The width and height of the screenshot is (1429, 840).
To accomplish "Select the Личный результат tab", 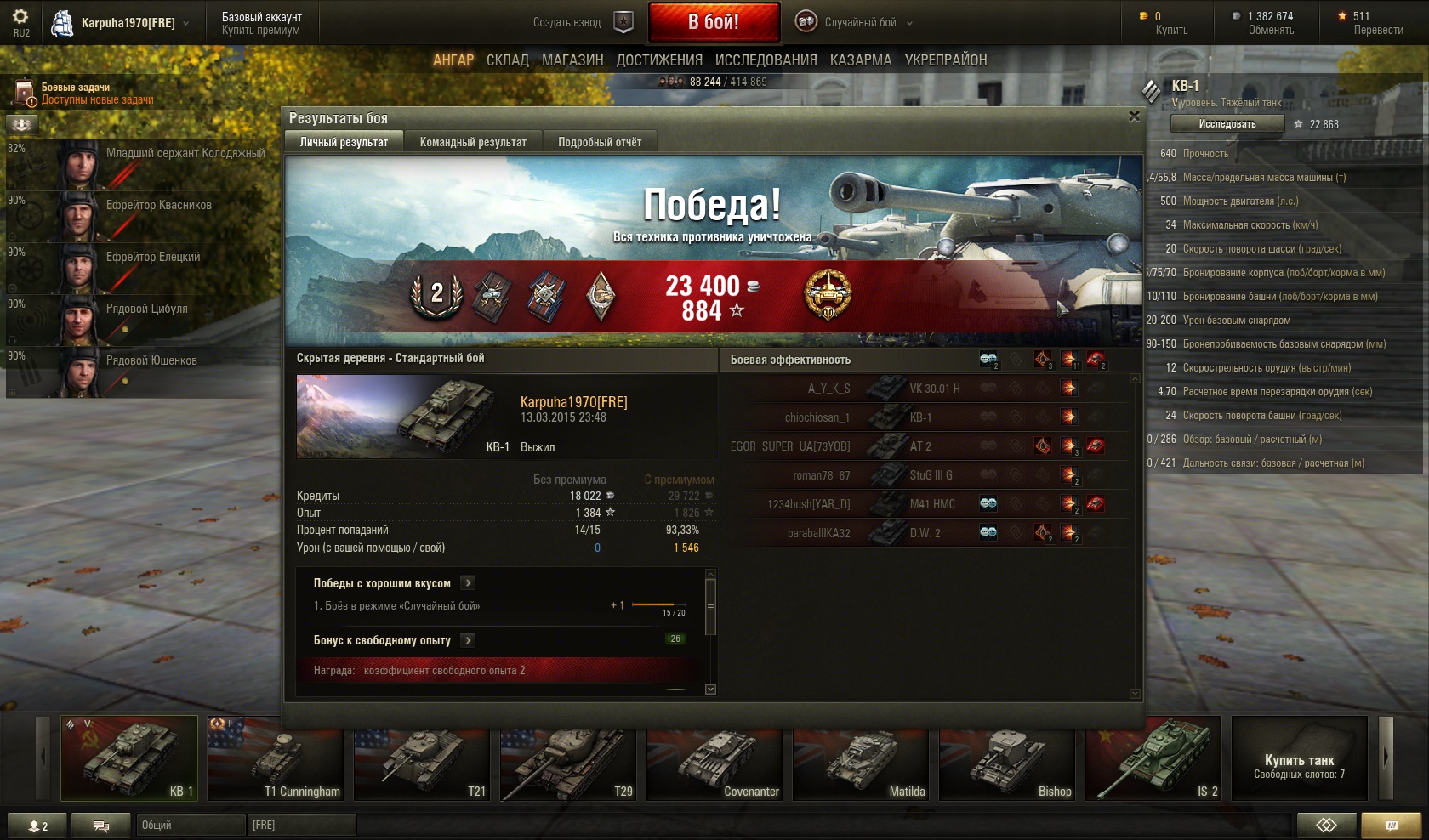I will (344, 142).
